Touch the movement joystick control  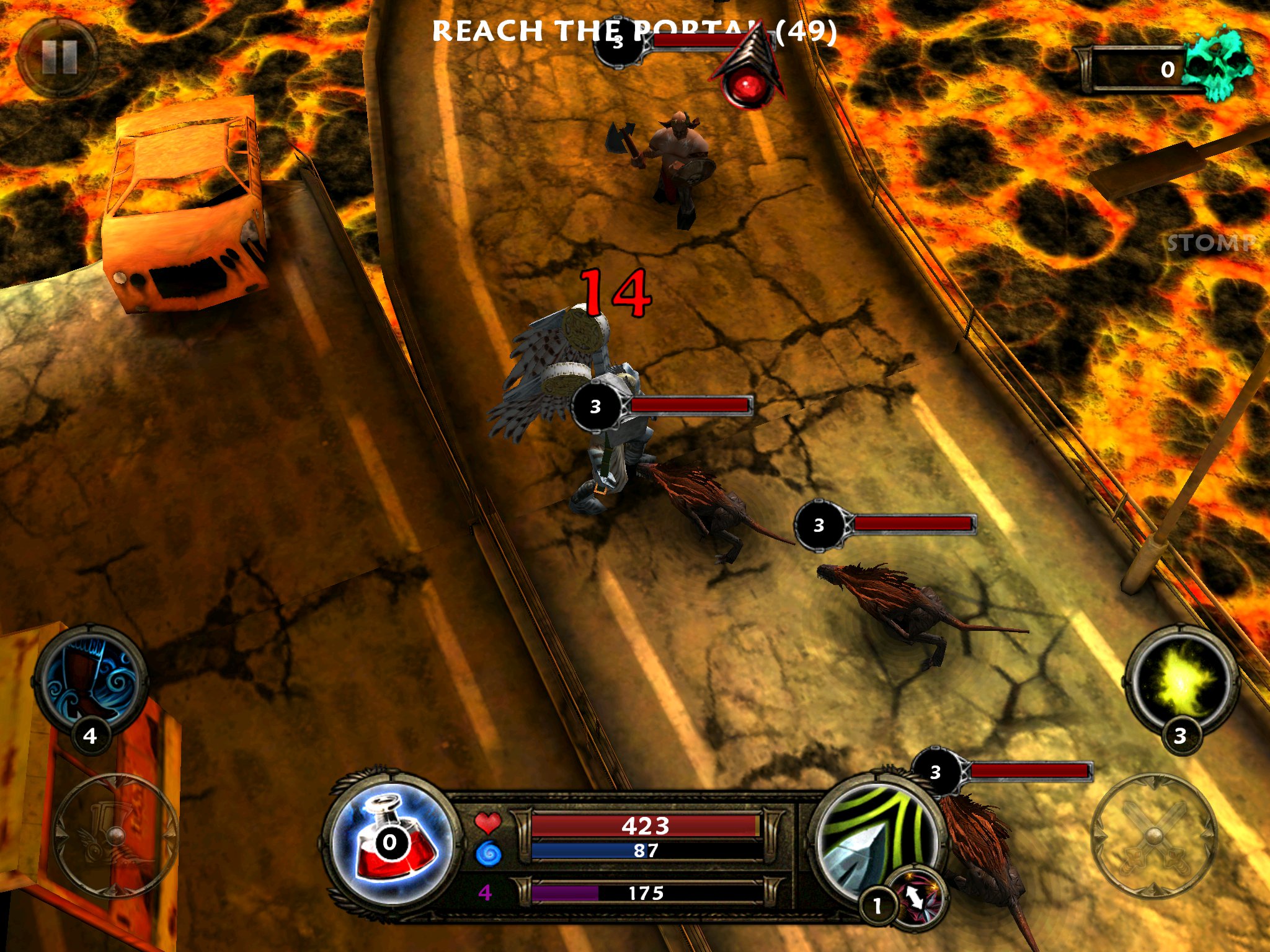point(115,835)
